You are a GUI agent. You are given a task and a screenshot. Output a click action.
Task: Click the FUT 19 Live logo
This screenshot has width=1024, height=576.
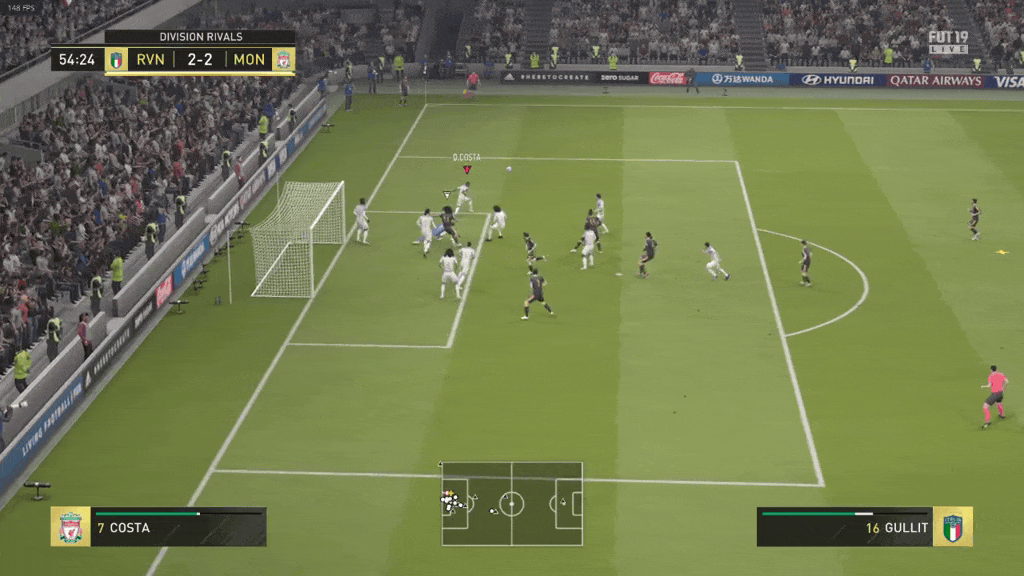click(x=947, y=41)
